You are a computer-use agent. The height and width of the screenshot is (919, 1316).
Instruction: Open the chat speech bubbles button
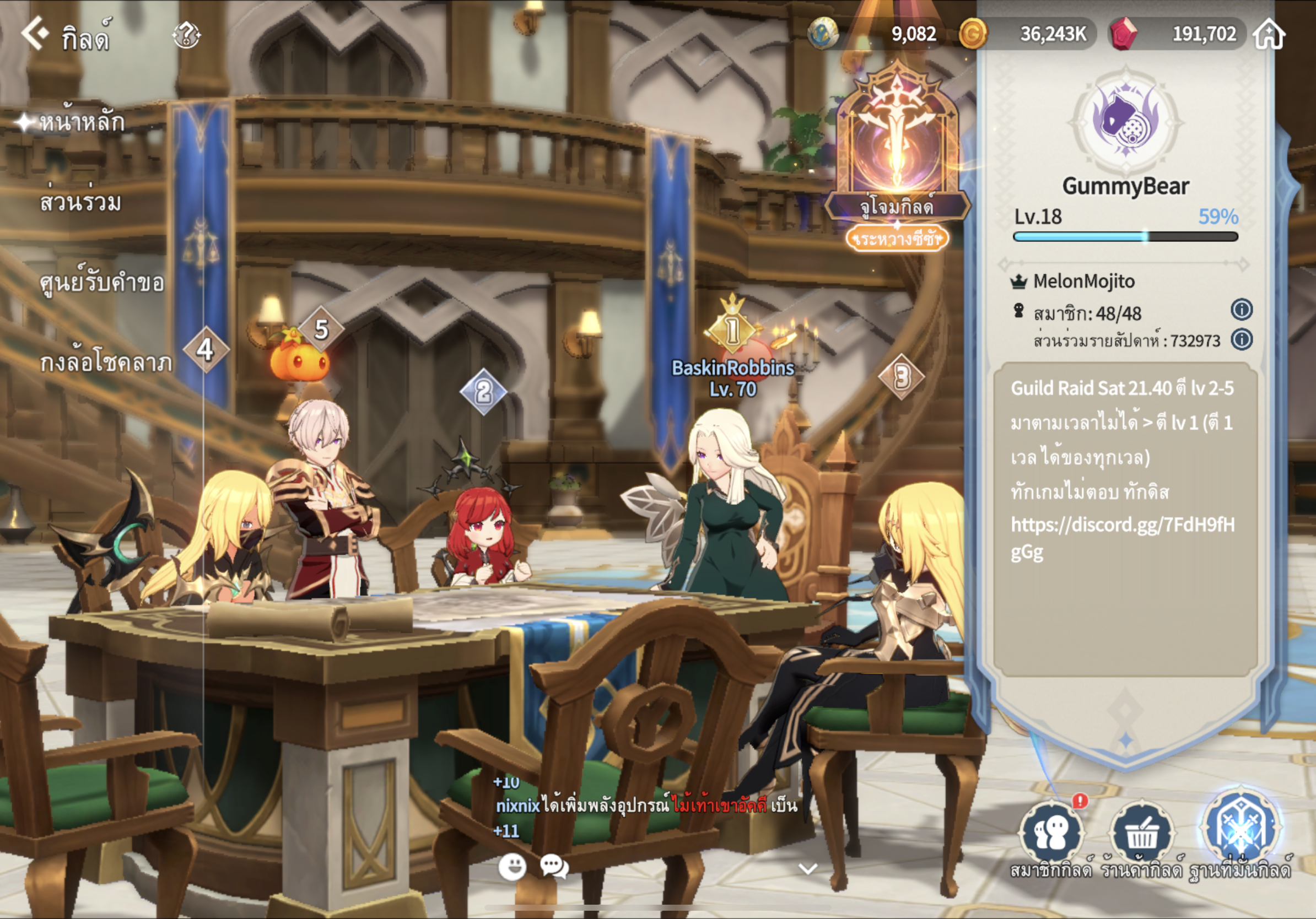(554, 866)
